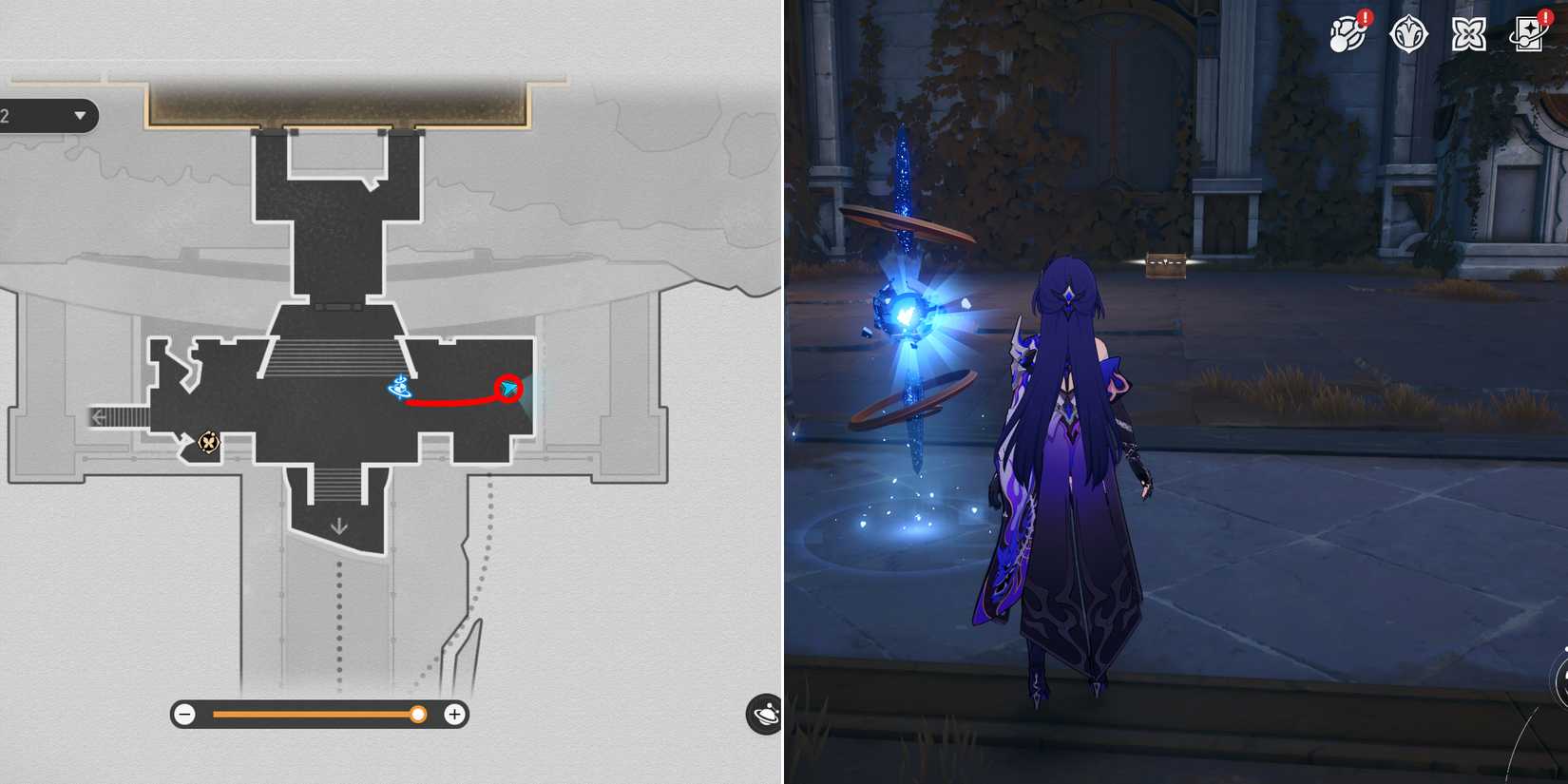The width and height of the screenshot is (1568, 784).
Task: Zoom in using the plus button
Action: click(x=455, y=714)
